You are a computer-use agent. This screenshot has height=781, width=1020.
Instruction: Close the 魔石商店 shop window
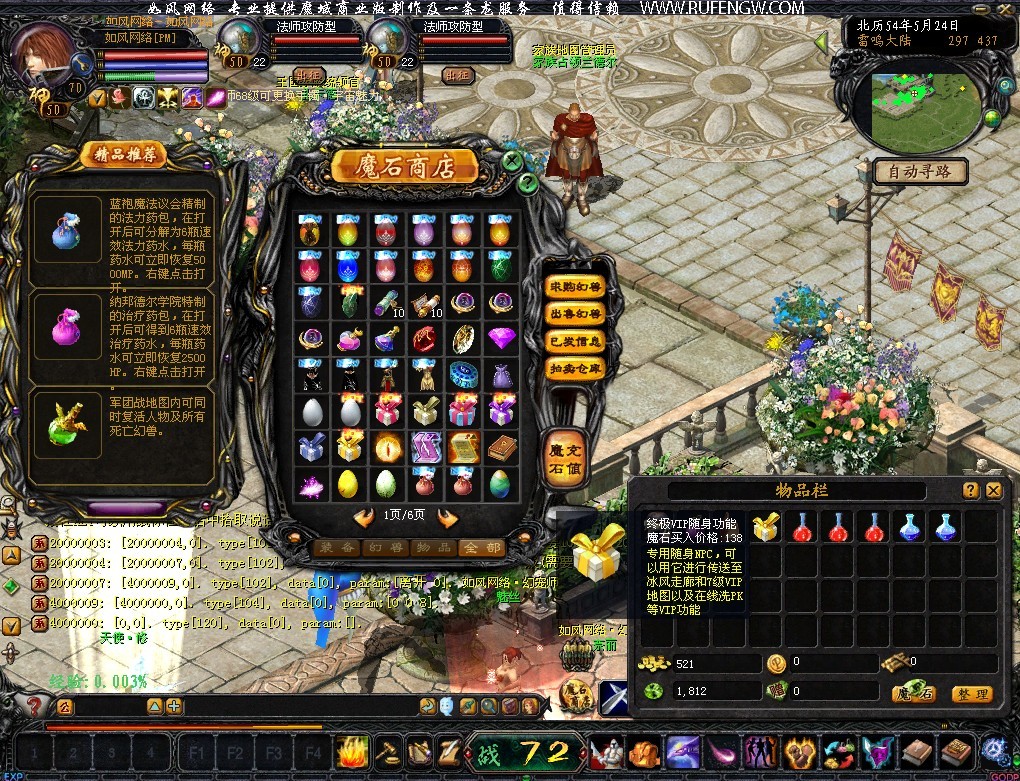(x=512, y=160)
